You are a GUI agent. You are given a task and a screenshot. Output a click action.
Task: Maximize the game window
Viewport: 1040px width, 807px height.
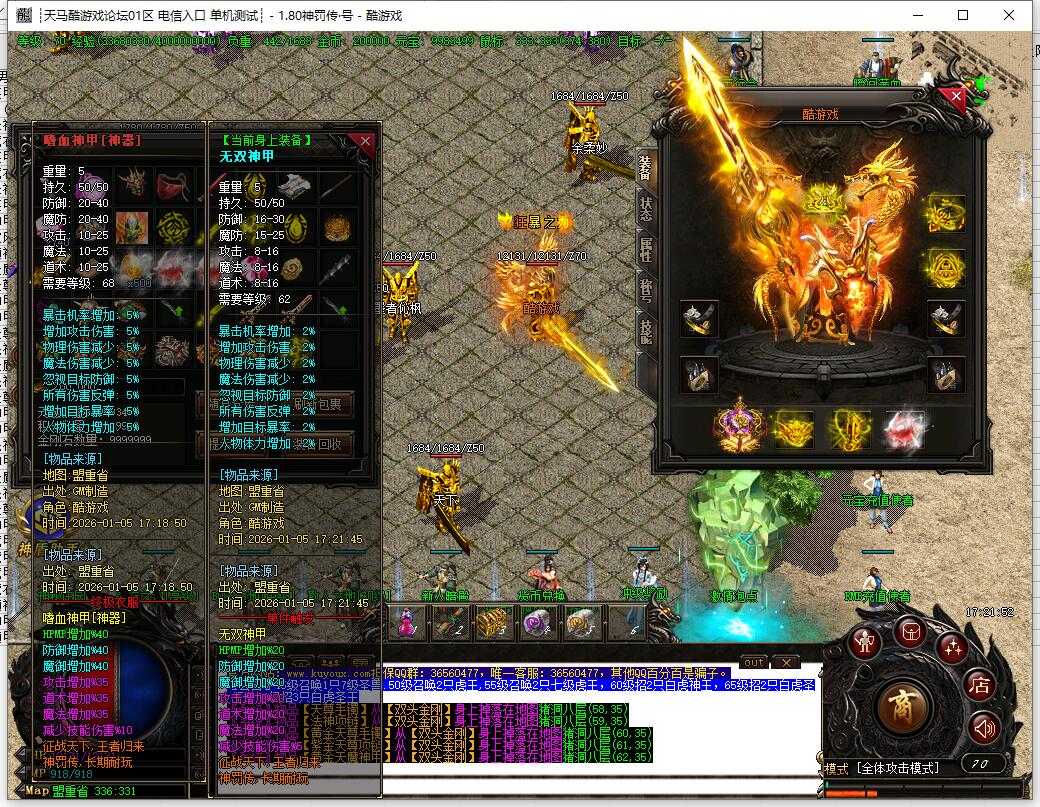point(963,15)
